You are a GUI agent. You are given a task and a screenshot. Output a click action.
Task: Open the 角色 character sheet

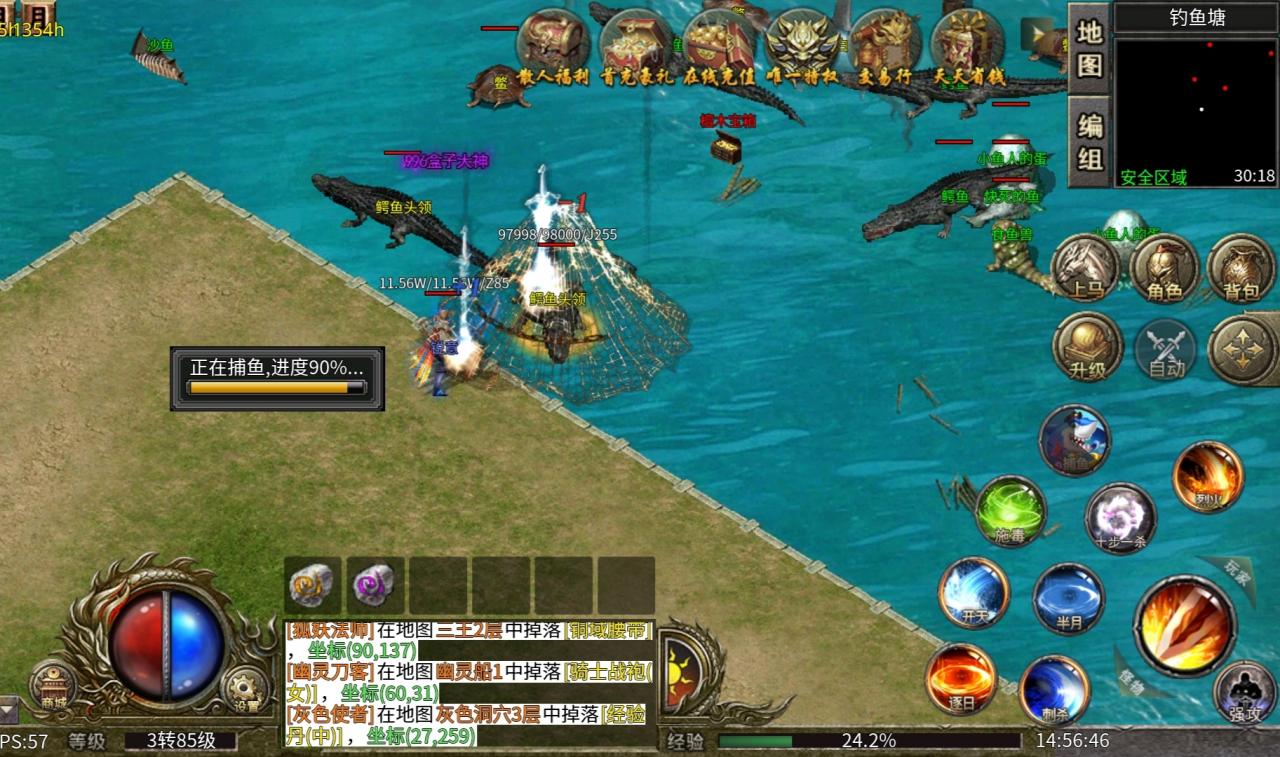pyautogui.click(x=1164, y=270)
